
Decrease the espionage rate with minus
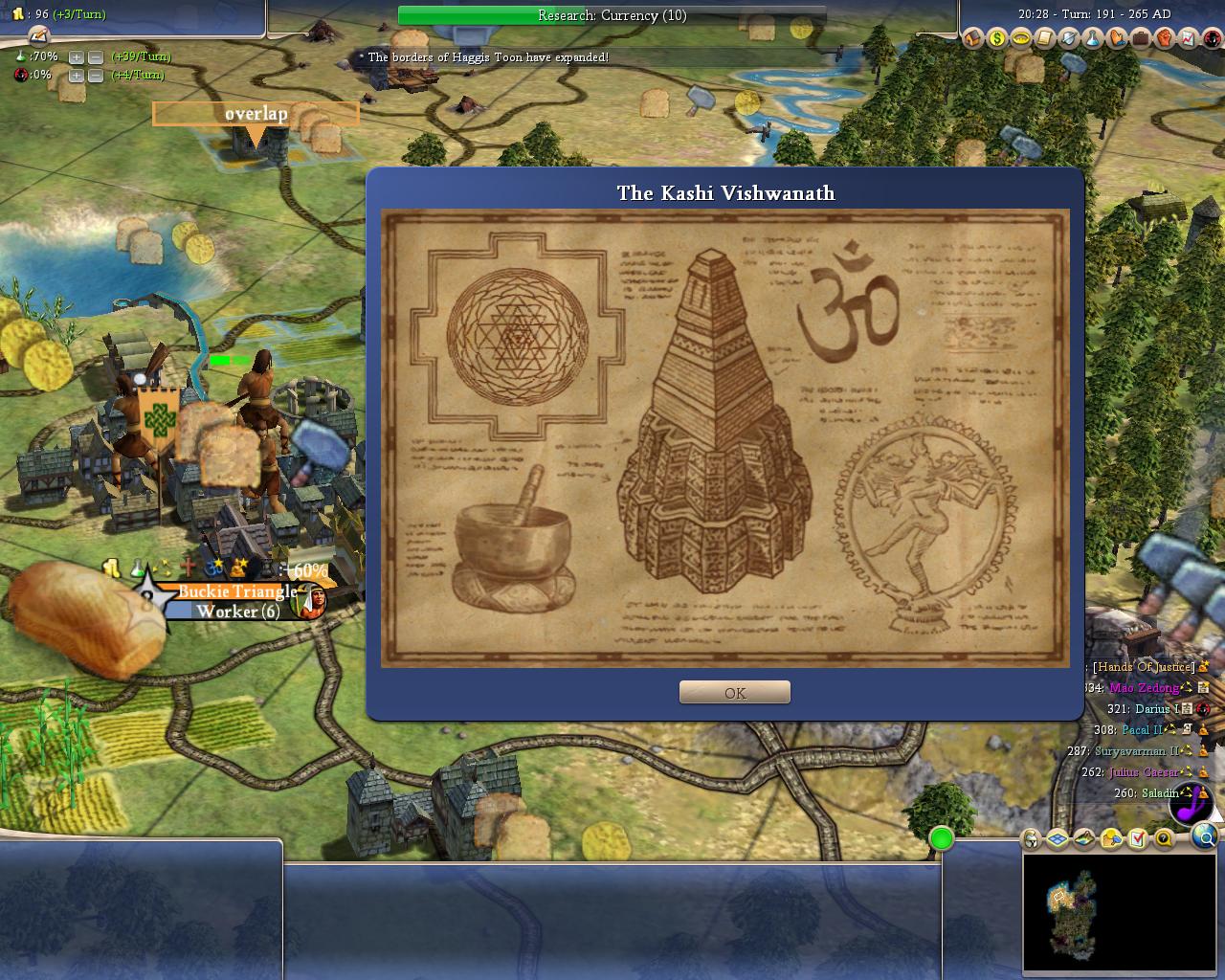coord(95,76)
